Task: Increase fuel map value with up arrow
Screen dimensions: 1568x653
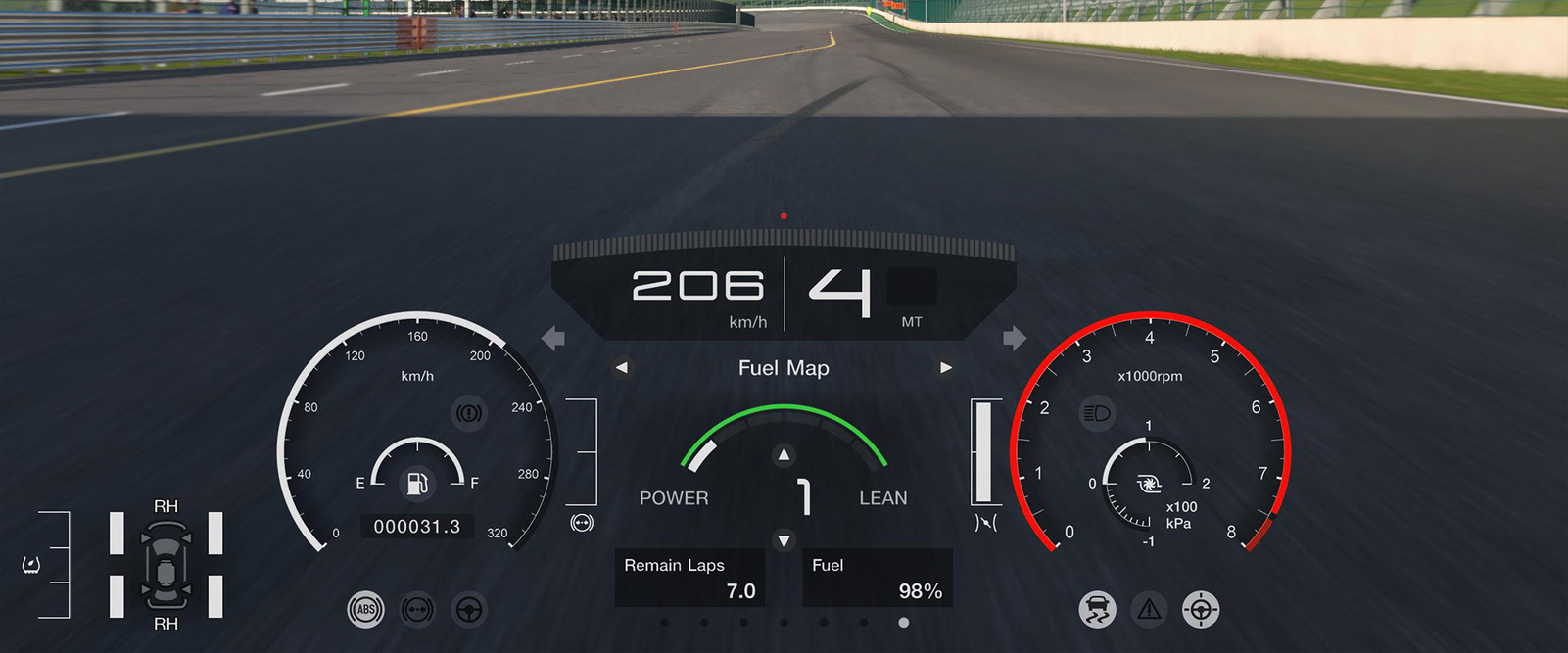Action: tap(784, 454)
